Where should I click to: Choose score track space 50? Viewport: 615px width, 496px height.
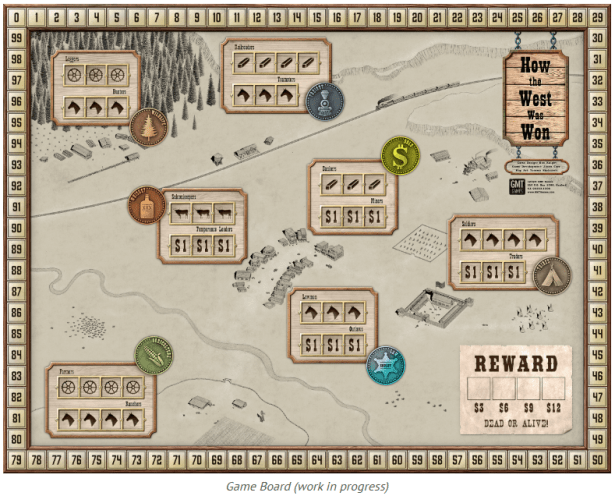(598, 459)
